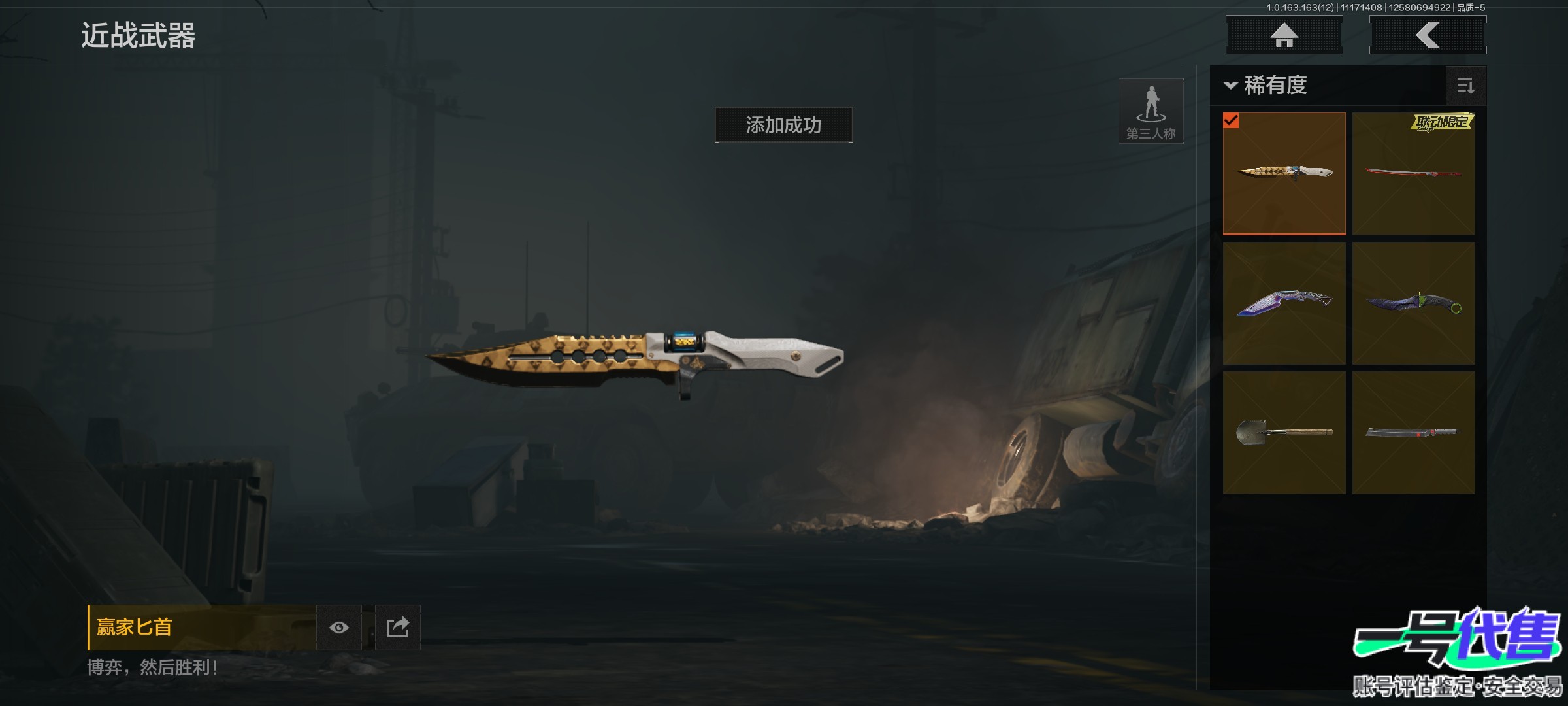Toggle the eye preview icon
The height and width of the screenshot is (706, 1568).
pos(339,628)
